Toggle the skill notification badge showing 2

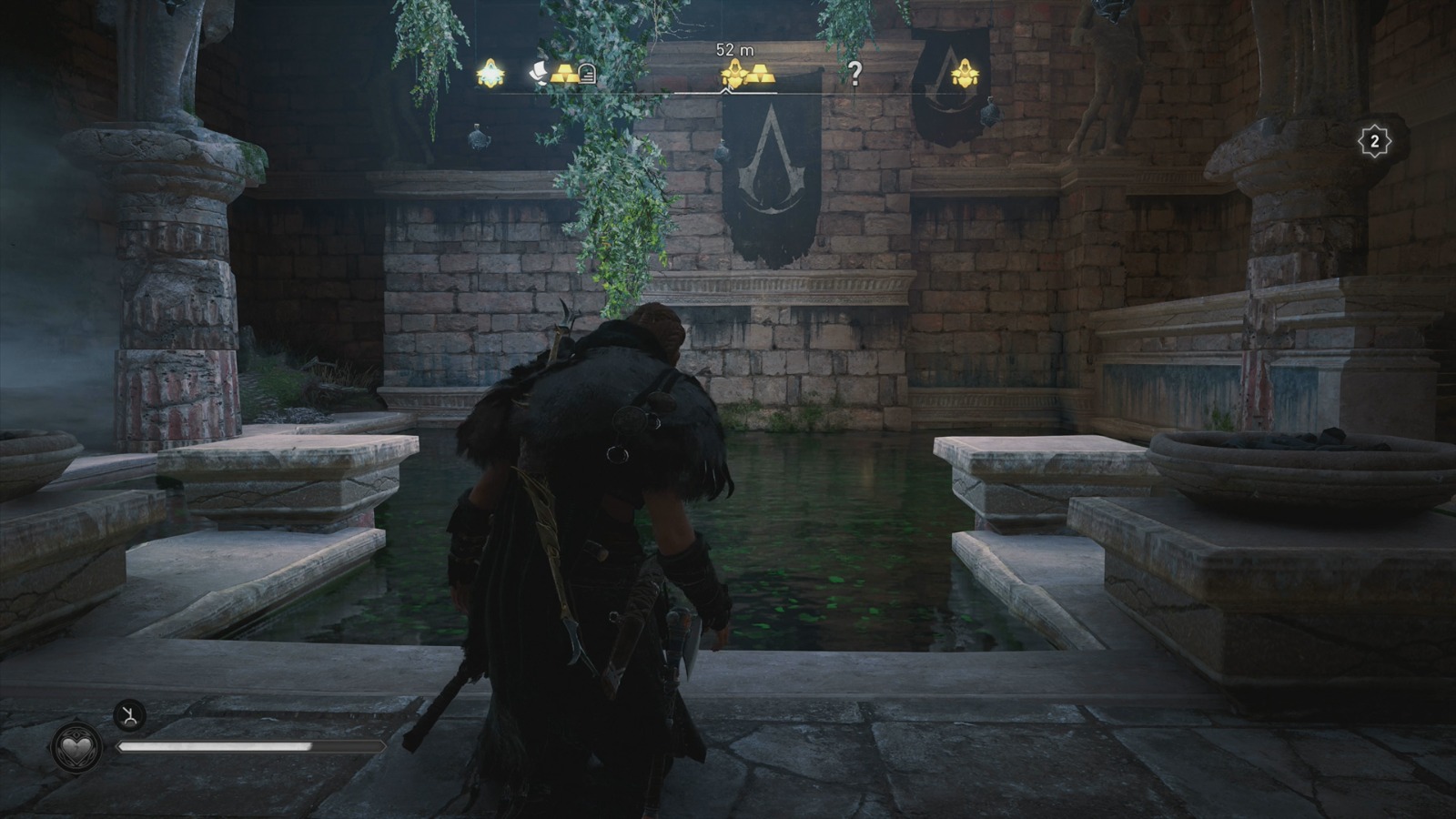(x=1374, y=139)
